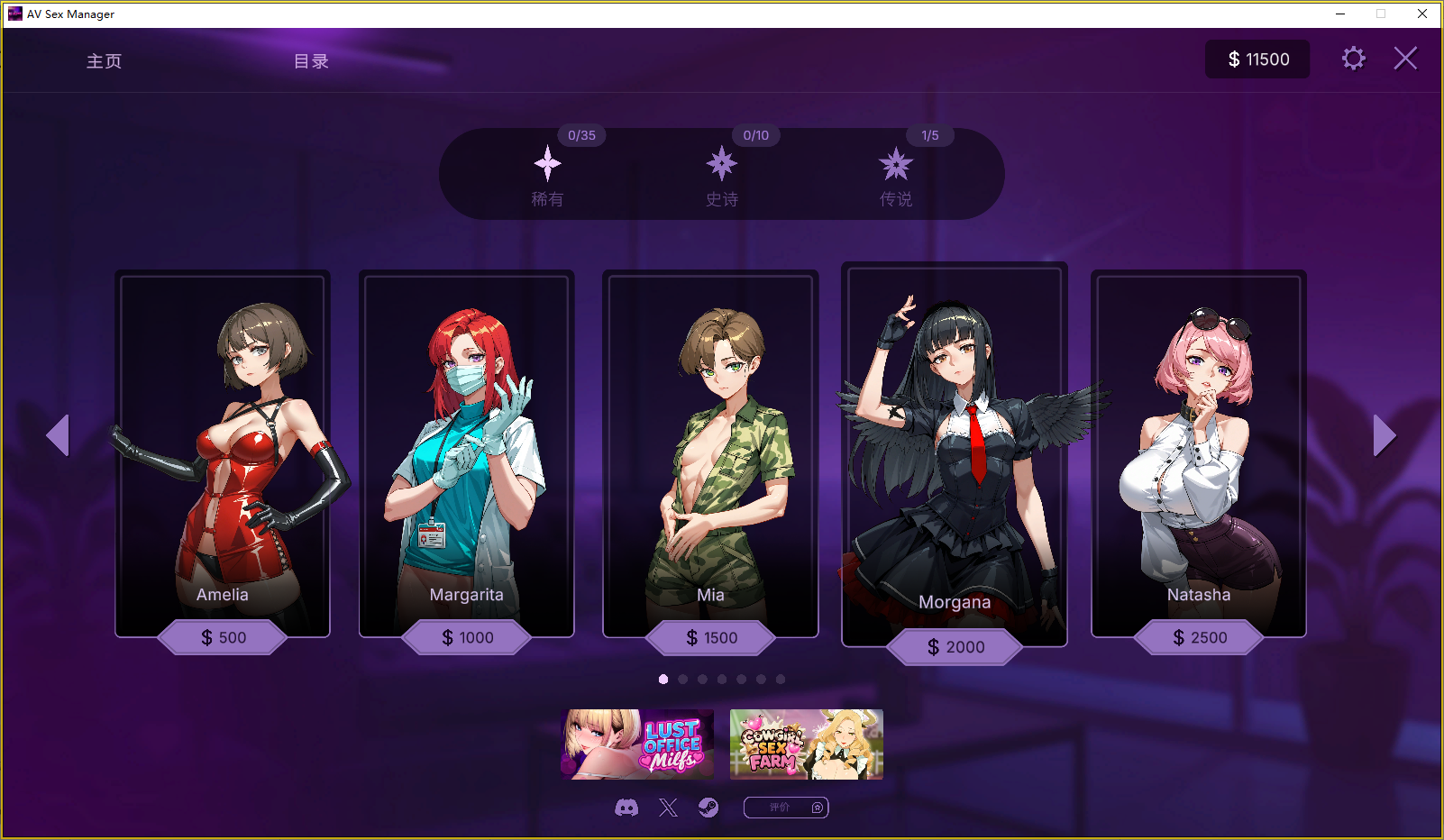
Task: Switch to the 目录 catalog tab
Action: pyautogui.click(x=311, y=61)
